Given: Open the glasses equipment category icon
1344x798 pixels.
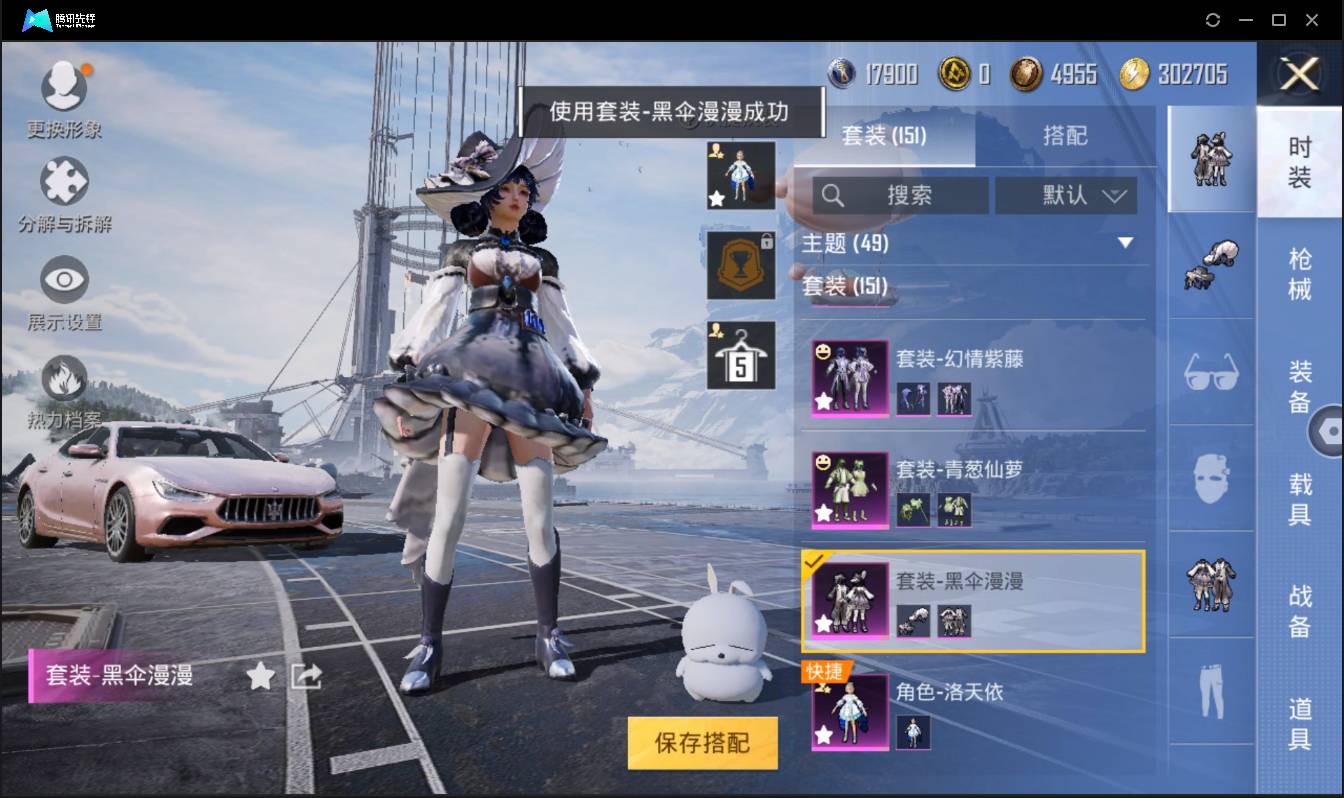Looking at the screenshot, I should click(x=1211, y=373).
